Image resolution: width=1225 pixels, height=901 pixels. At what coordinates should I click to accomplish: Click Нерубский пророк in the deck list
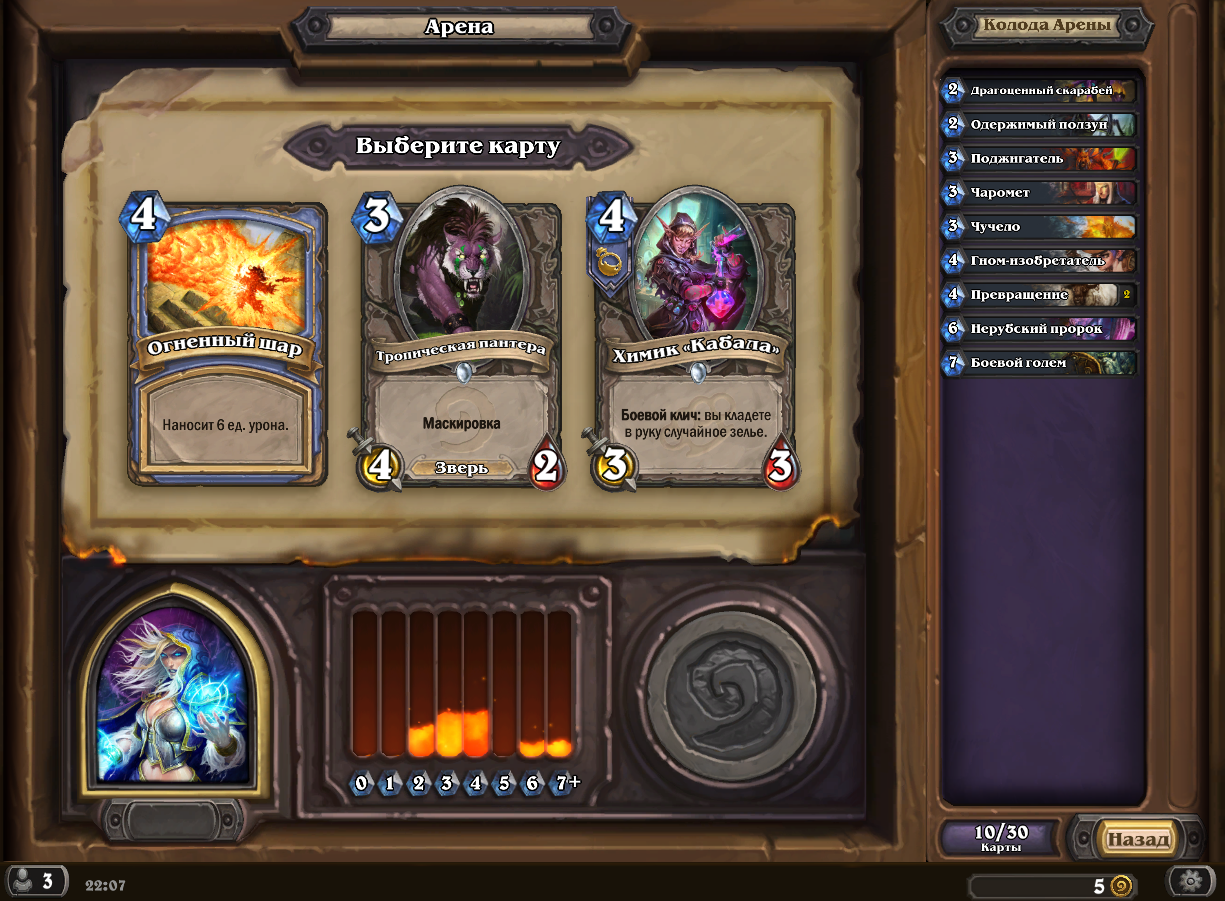[x=1040, y=328]
